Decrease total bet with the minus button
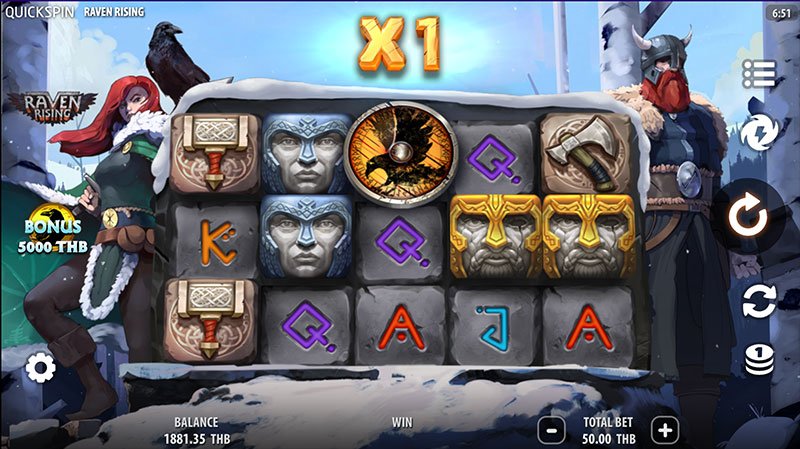 (x=552, y=430)
